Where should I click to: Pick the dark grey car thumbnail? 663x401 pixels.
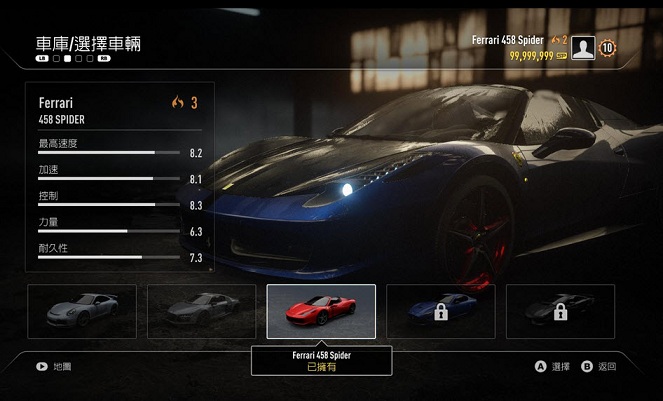pos(201,311)
